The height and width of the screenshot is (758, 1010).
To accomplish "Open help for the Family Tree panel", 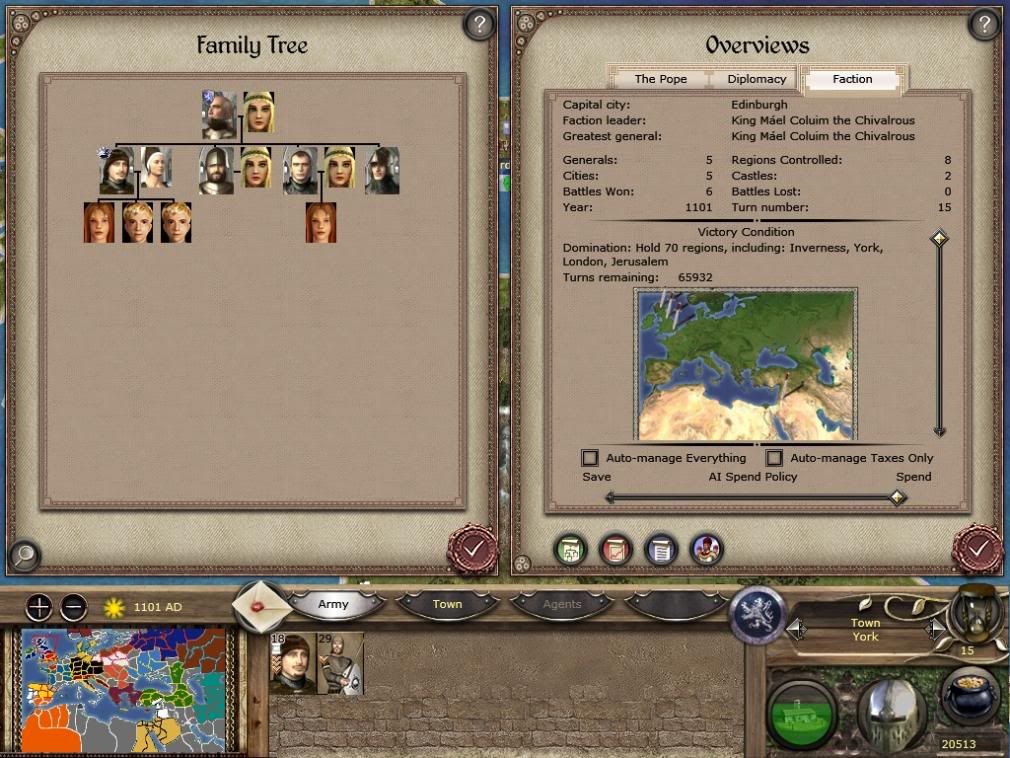I will pos(479,25).
